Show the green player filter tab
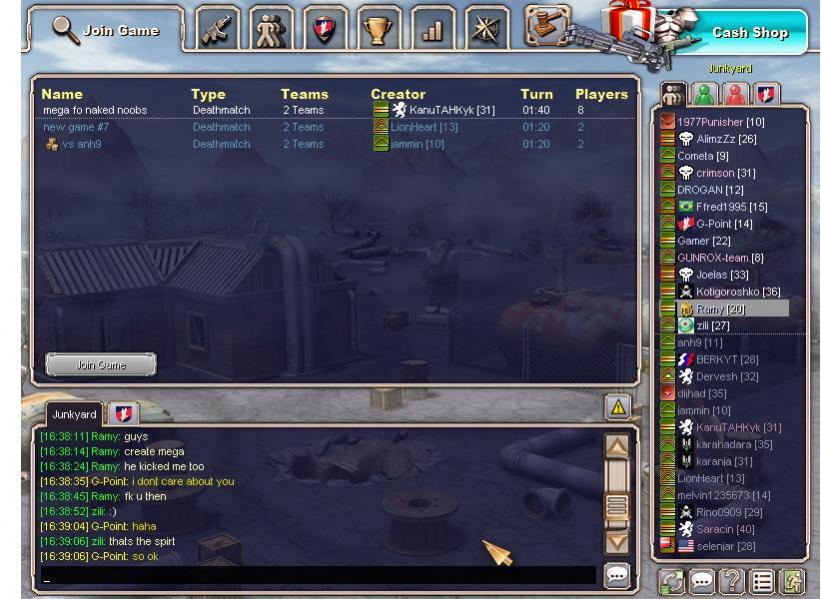 point(707,95)
